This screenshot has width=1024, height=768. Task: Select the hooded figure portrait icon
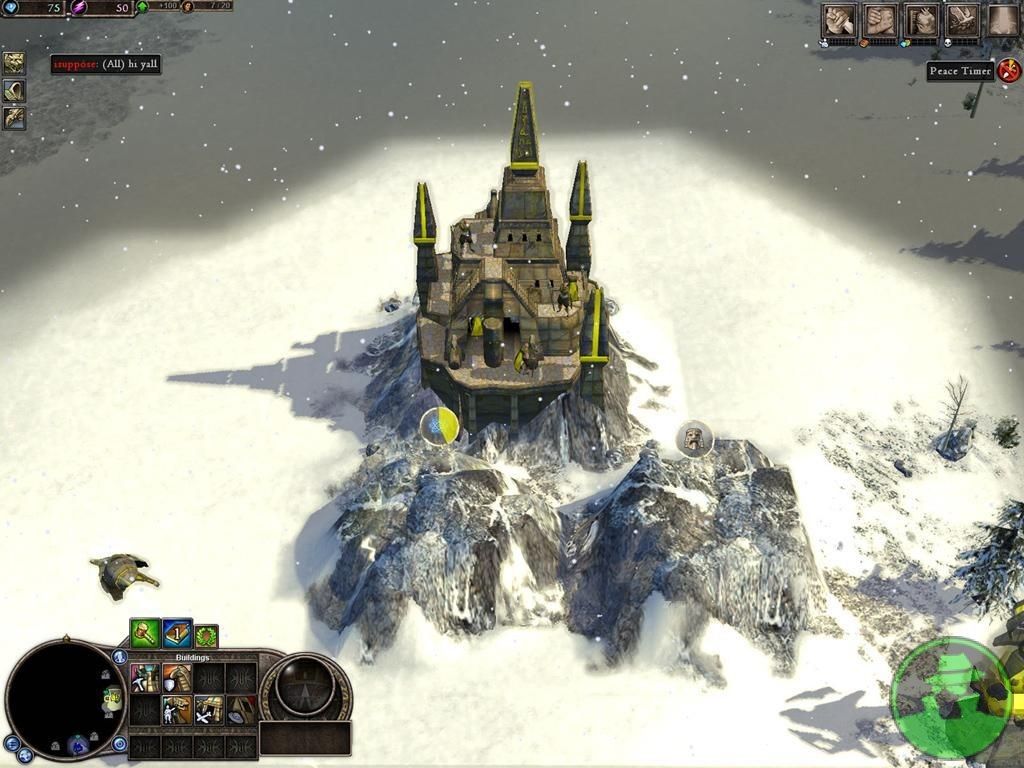[x=14, y=91]
